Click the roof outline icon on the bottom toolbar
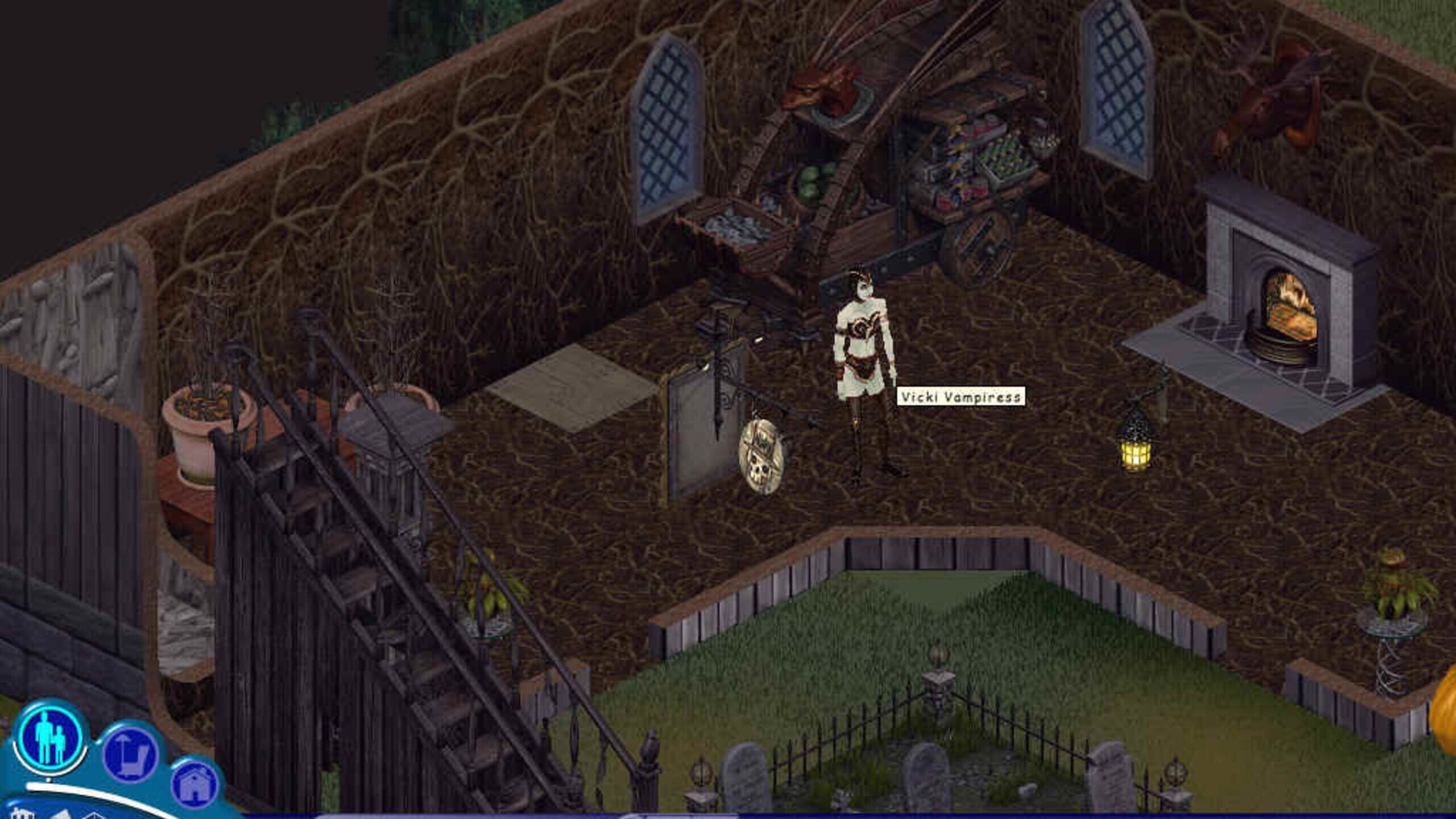This screenshot has height=819, width=1456. tap(94, 816)
